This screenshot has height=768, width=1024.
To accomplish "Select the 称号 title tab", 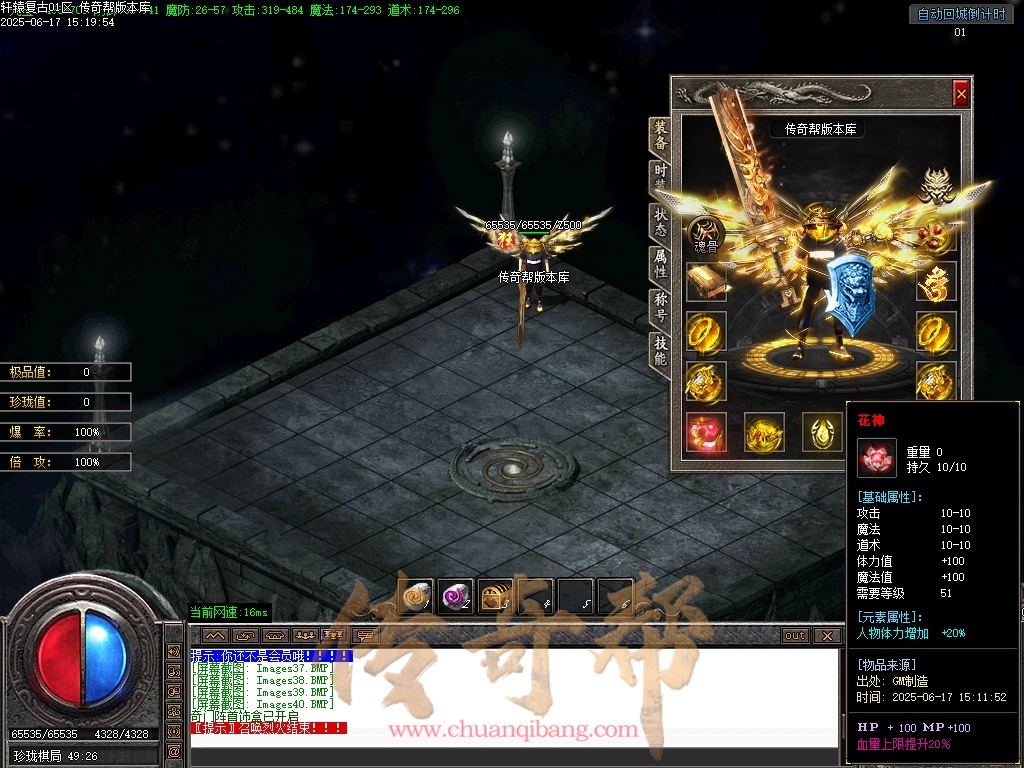I will [660, 306].
